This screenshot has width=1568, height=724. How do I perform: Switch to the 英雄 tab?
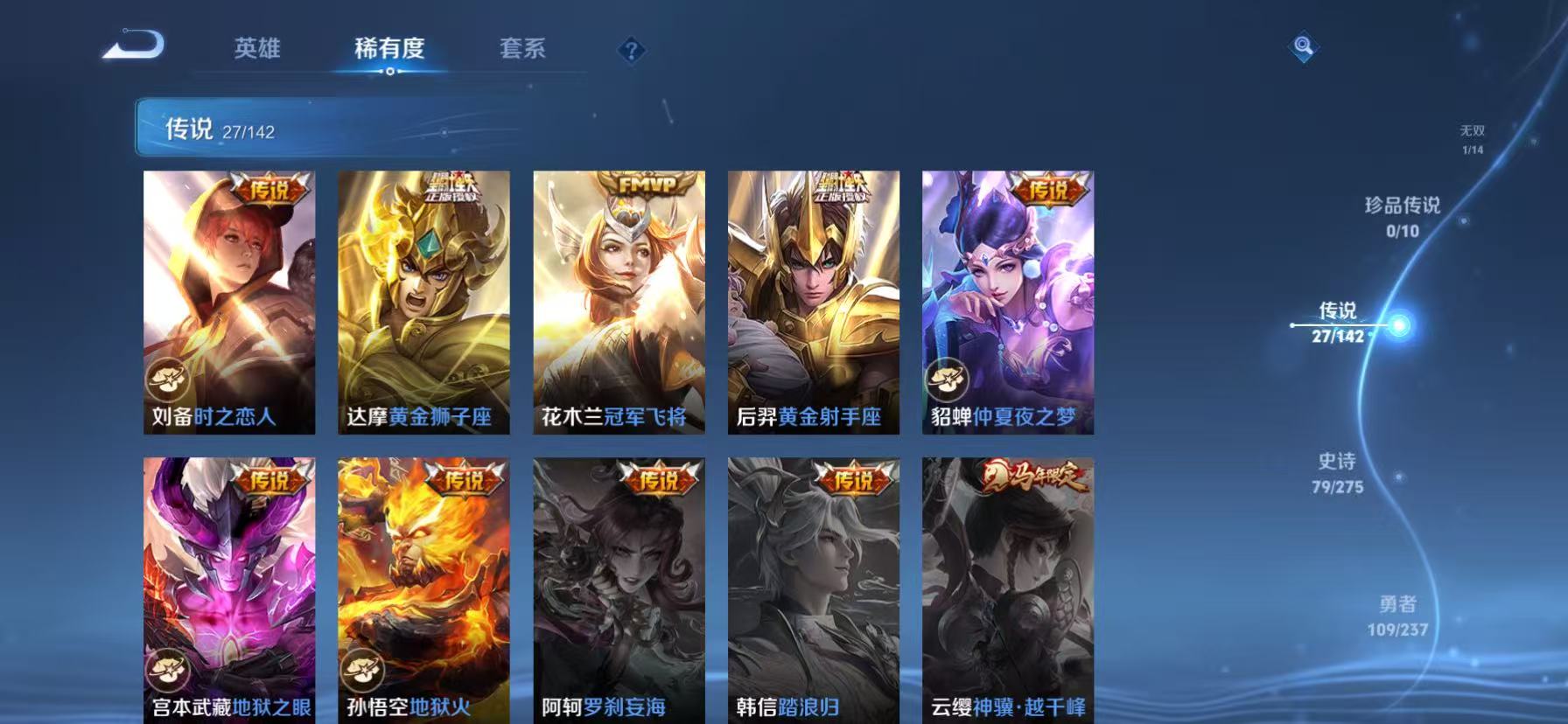pyautogui.click(x=257, y=50)
